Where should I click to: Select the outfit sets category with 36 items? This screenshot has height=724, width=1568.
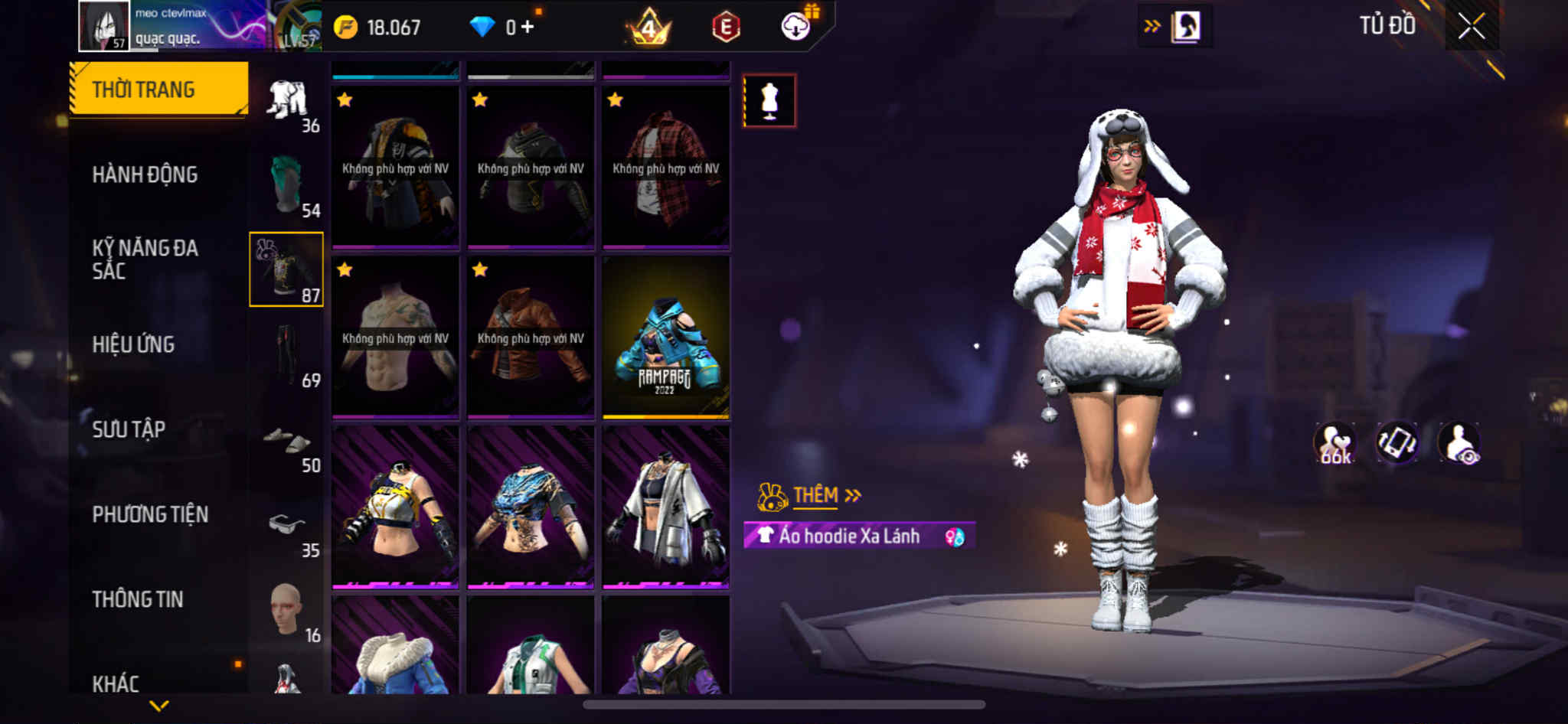(x=287, y=104)
